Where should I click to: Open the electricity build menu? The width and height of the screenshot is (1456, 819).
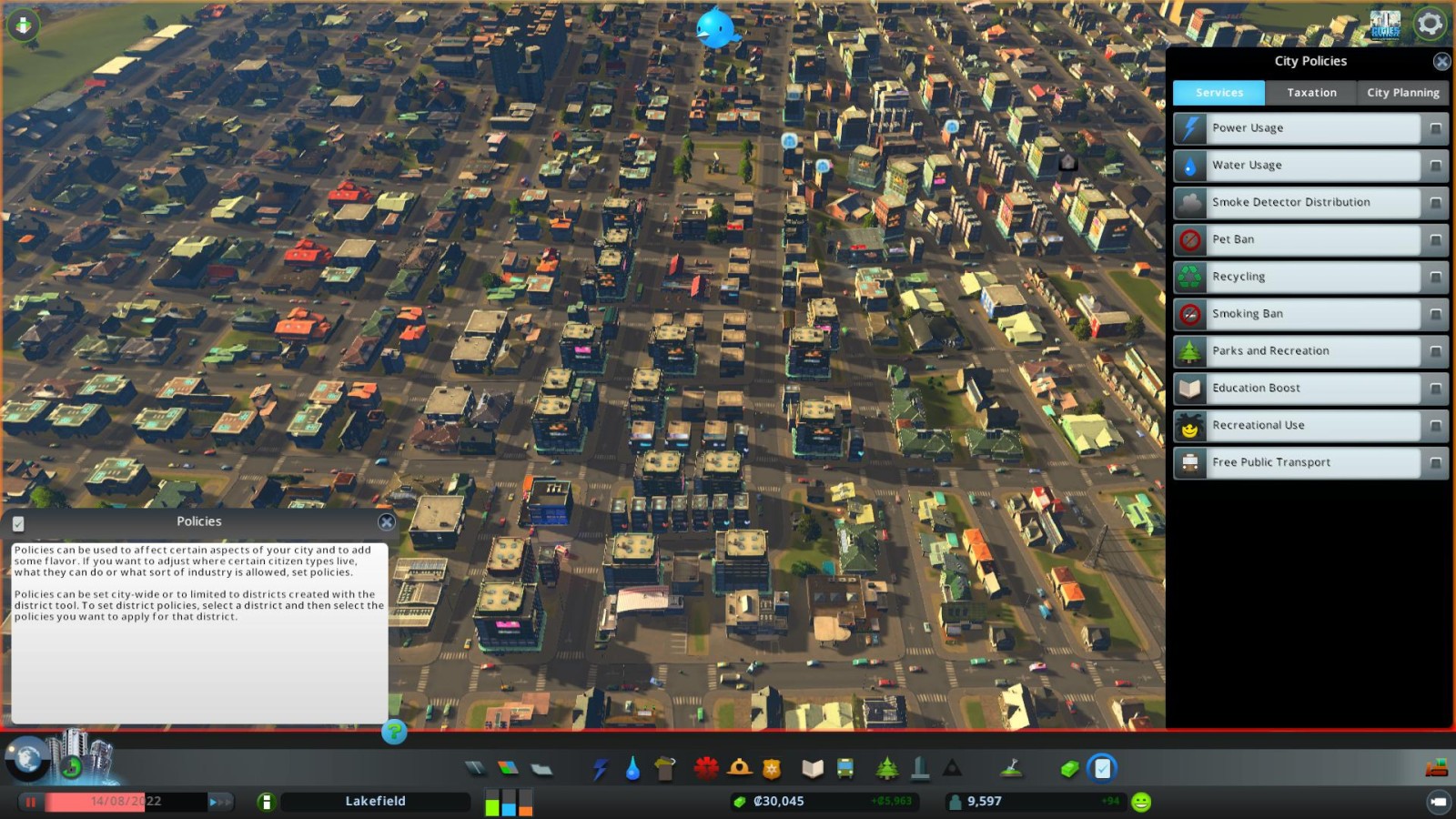600,770
